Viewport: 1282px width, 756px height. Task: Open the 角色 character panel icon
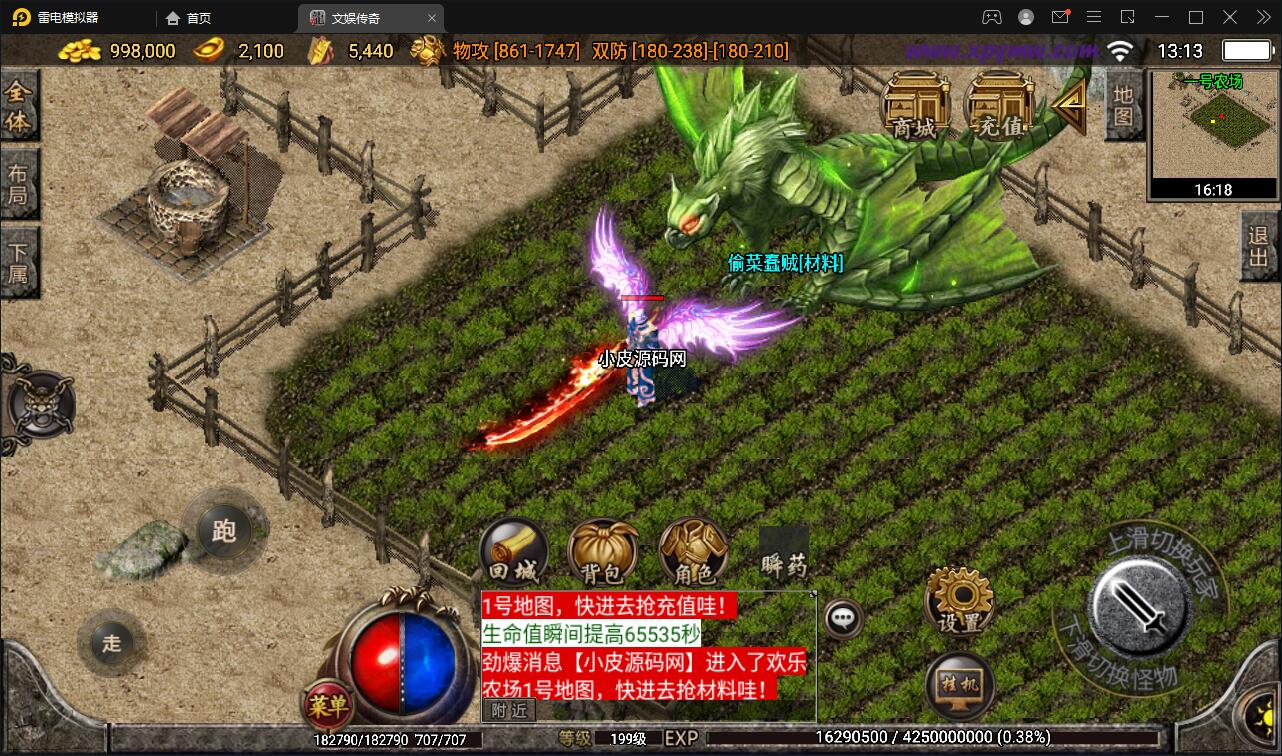pyautogui.click(x=691, y=551)
